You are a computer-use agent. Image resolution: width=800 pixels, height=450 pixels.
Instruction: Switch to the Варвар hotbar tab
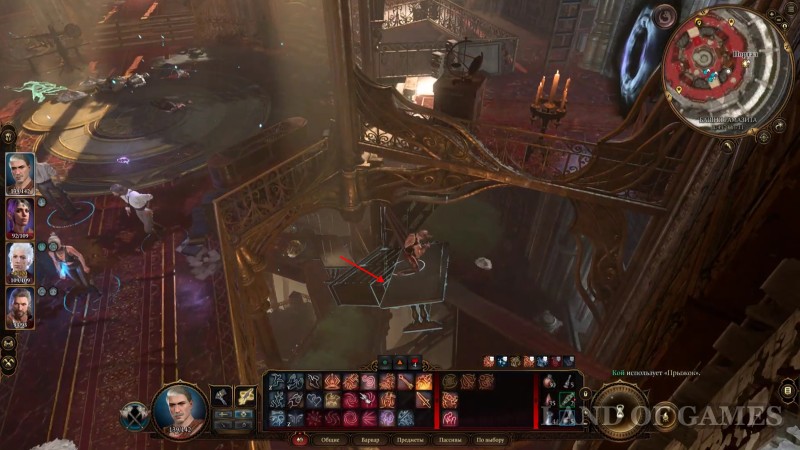pos(369,439)
